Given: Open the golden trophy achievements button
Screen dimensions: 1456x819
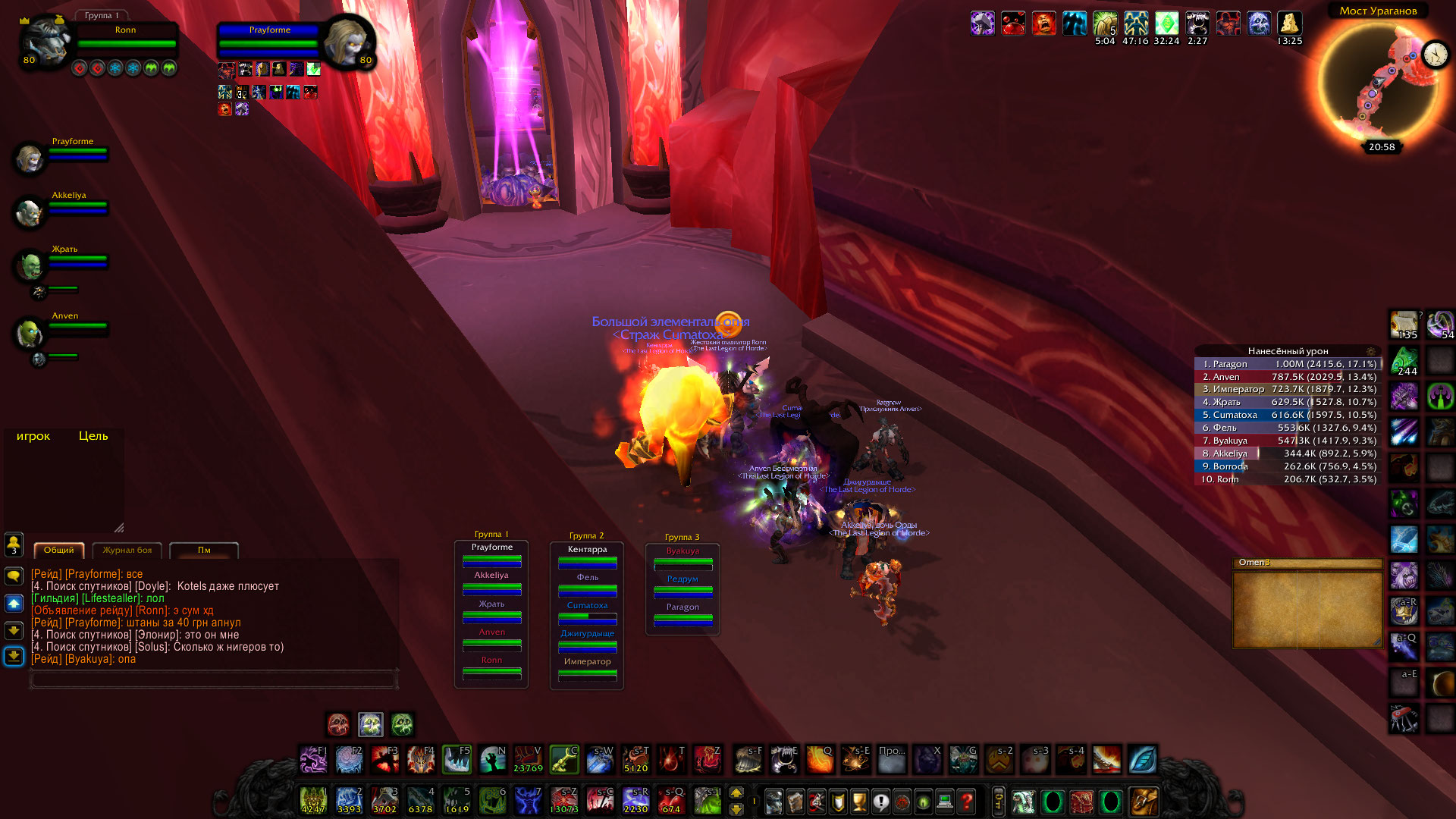Looking at the screenshot, I should pyautogui.click(x=859, y=802).
